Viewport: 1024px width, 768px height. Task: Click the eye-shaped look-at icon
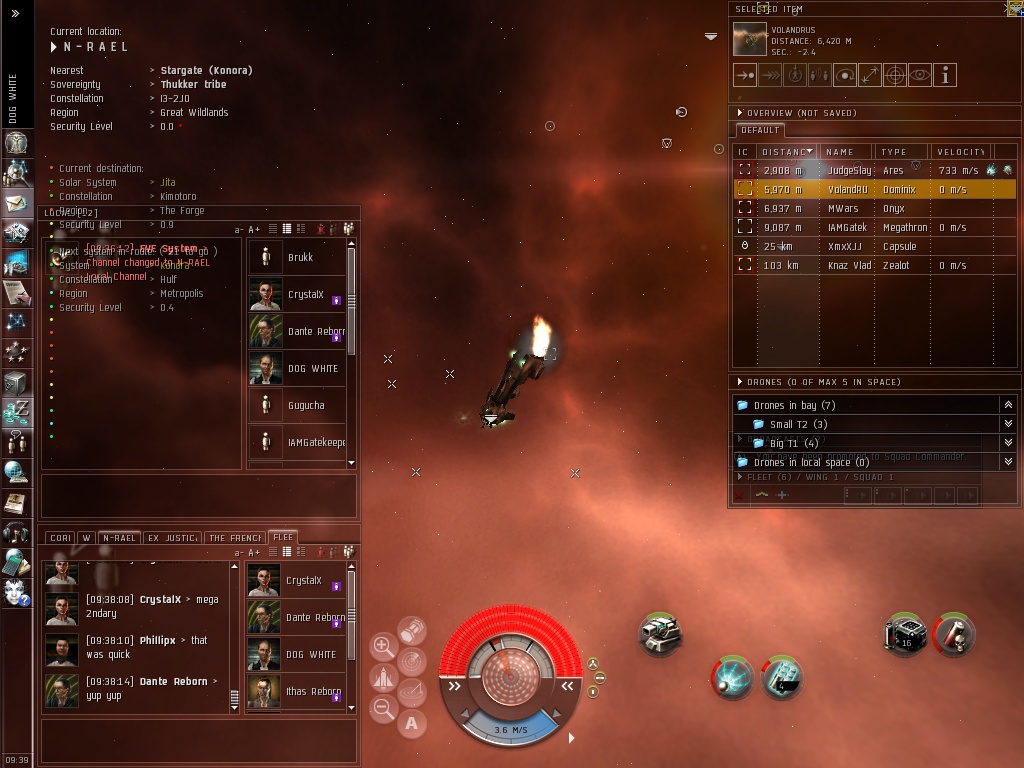click(x=919, y=75)
